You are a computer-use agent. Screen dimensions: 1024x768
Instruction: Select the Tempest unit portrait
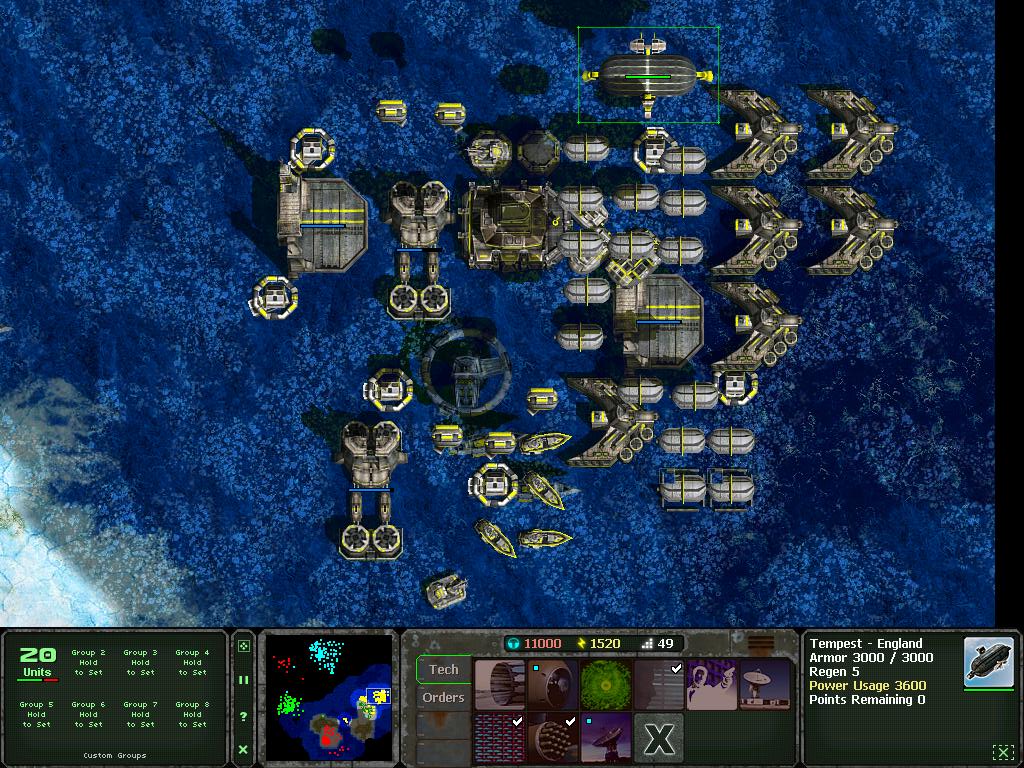989,662
